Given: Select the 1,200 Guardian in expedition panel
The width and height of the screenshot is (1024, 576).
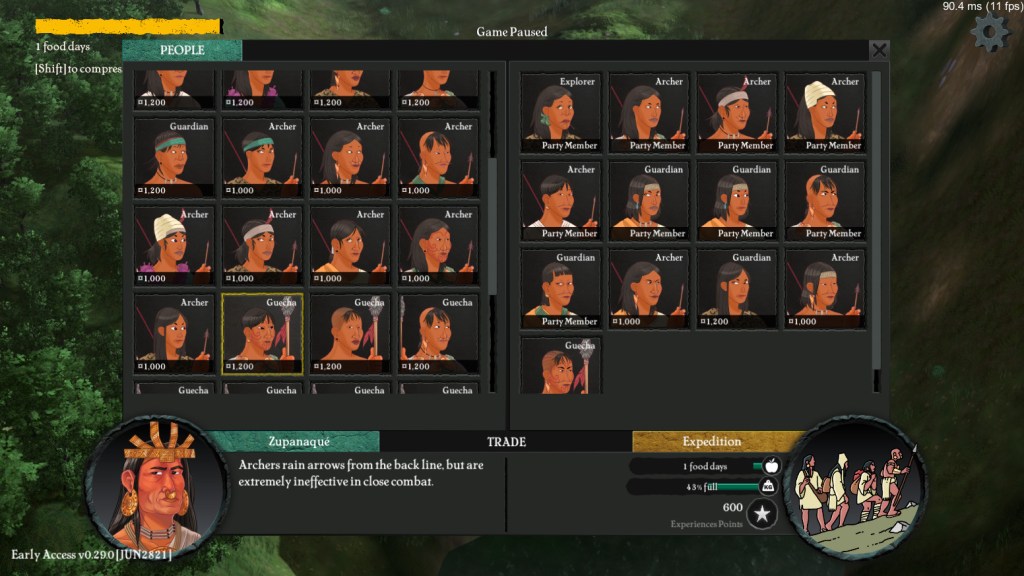Looking at the screenshot, I should (736, 289).
